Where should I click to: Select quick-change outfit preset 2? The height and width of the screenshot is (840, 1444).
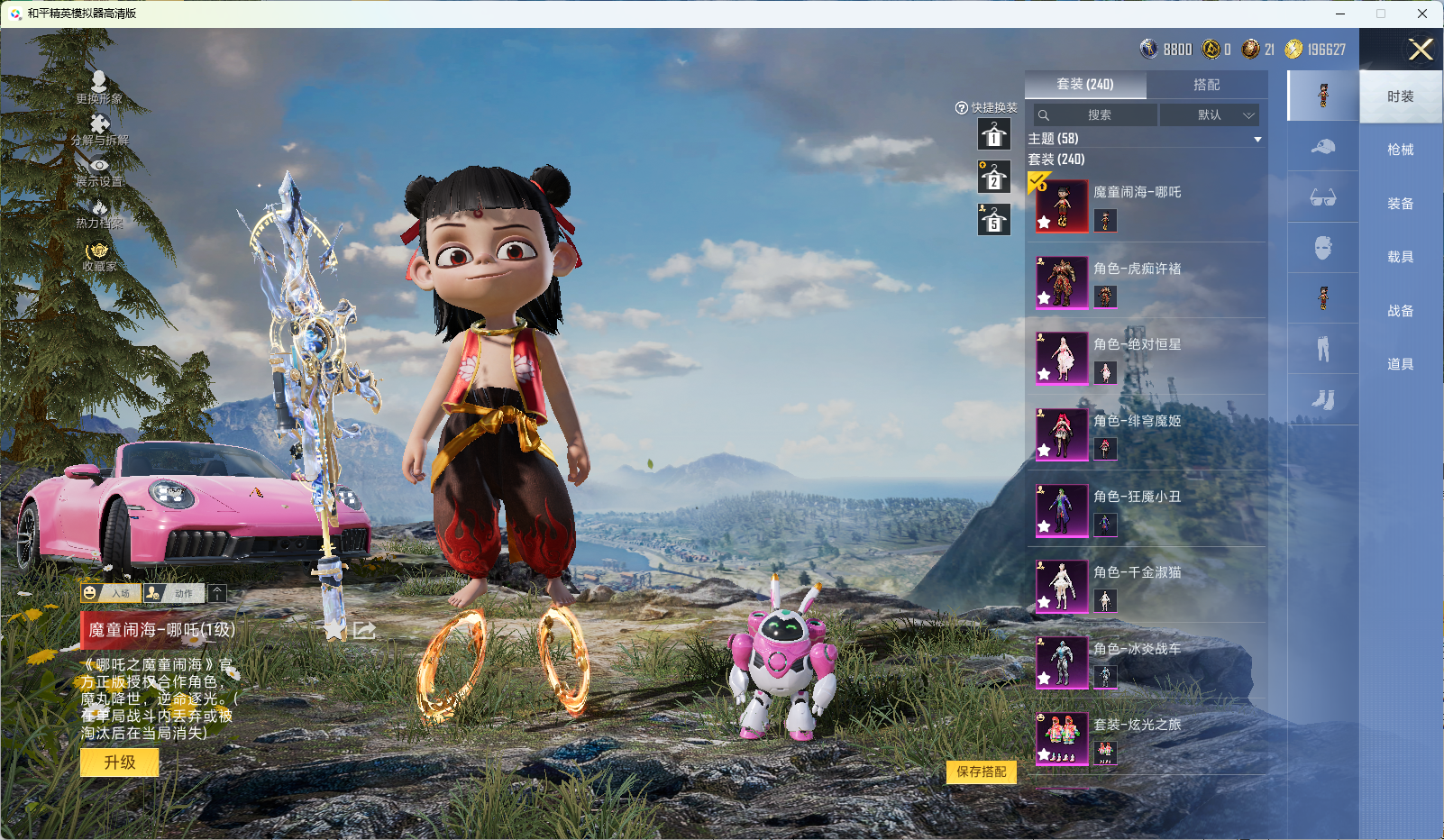993,178
